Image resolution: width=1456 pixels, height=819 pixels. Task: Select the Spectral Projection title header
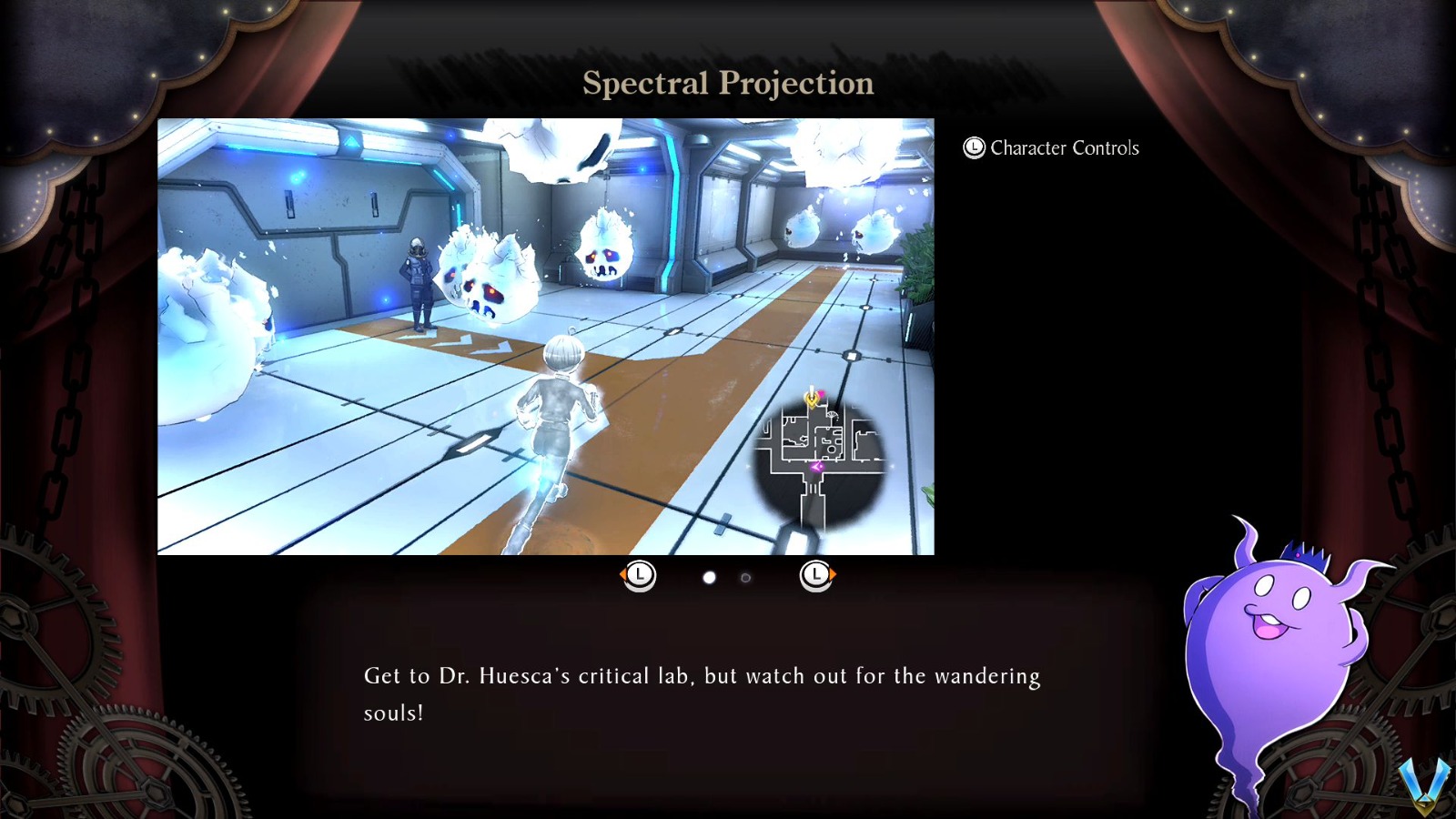pyautogui.click(x=728, y=84)
